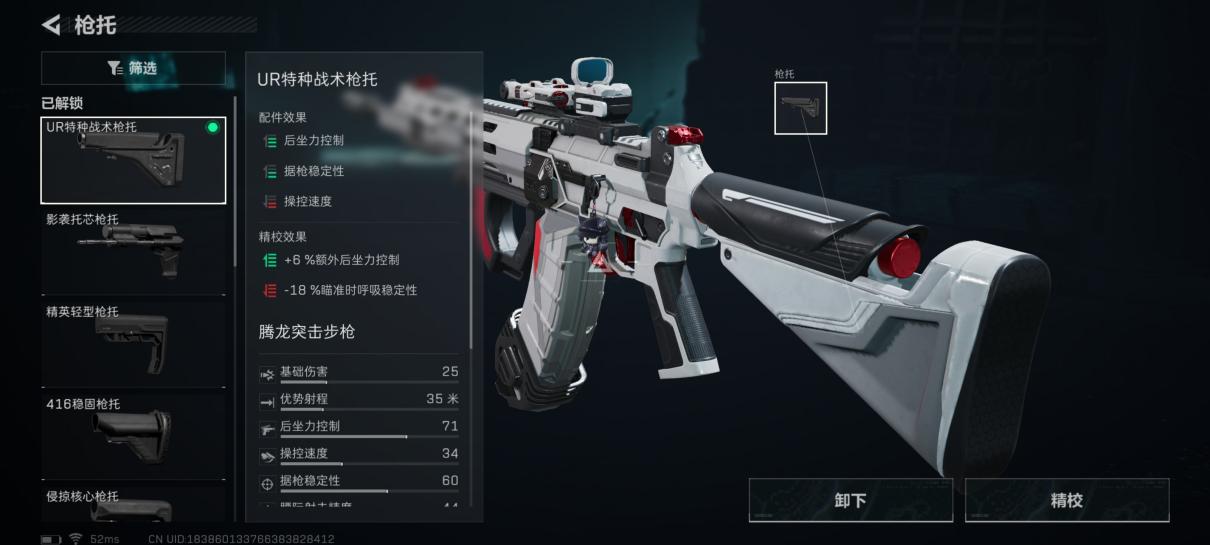
Task: Pick the 精英轻型枪托 stock
Action: [x=133, y=342]
